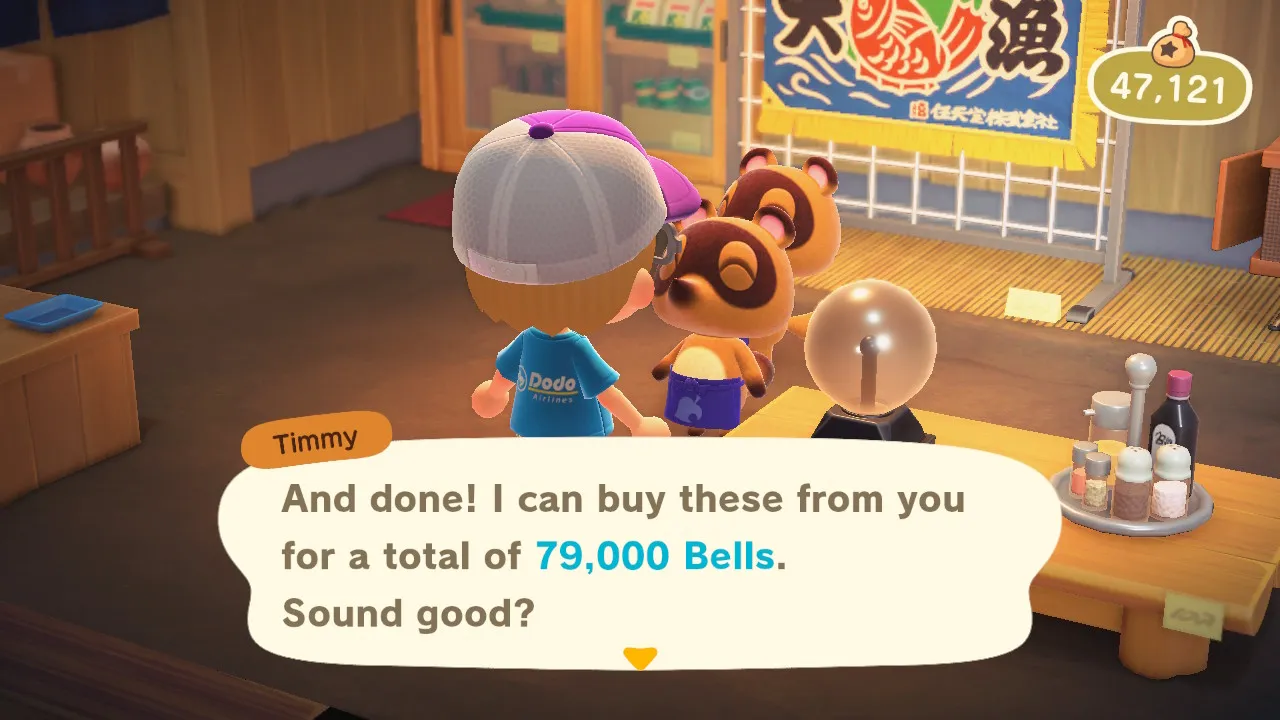Image resolution: width=1280 pixels, height=720 pixels.
Task: Click the highlighted 79,000 Bells text
Action: click(653, 557)
